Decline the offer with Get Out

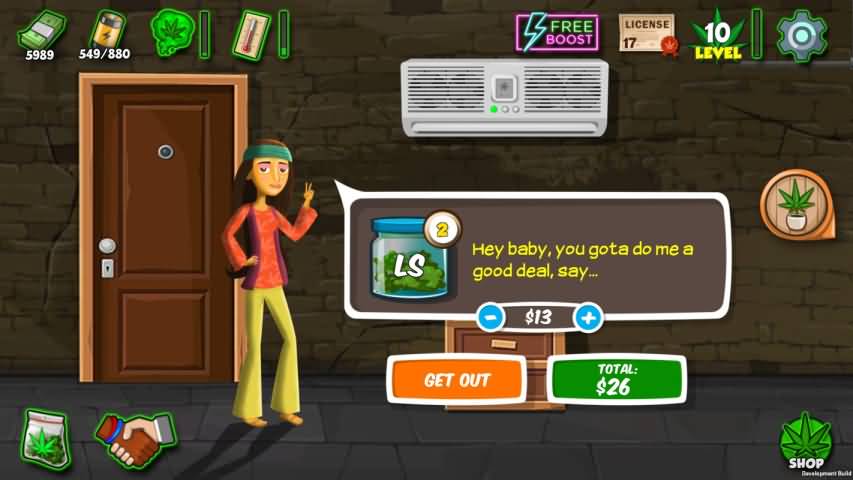457,380
